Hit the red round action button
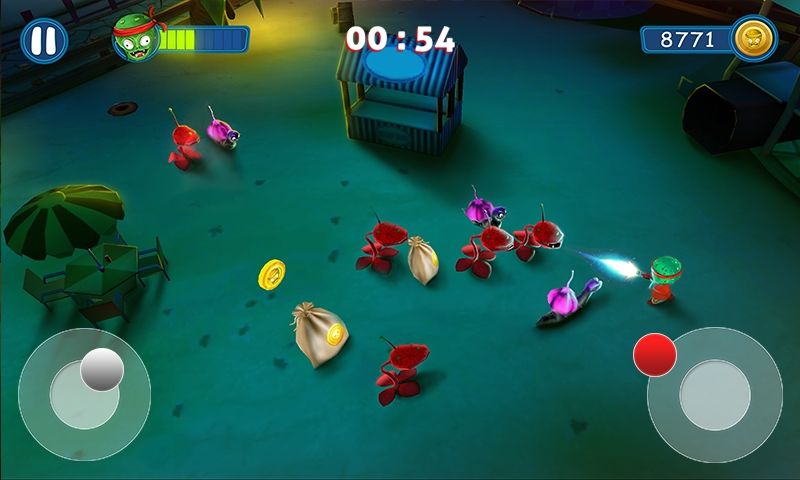Screen dimensions: 800x480 click(655, 354)
